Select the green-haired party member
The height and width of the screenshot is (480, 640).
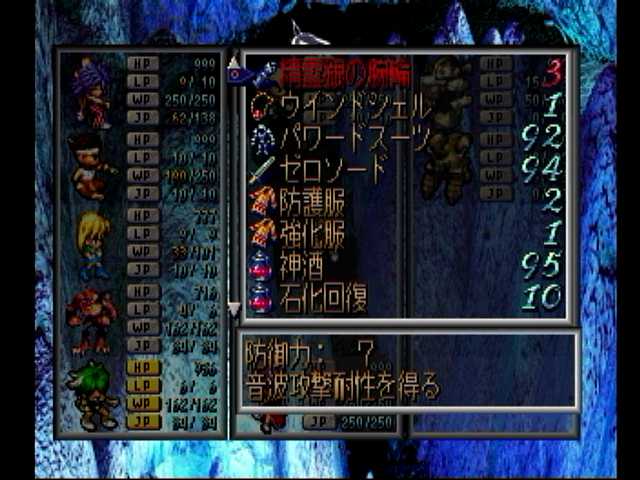coord(91,393)
